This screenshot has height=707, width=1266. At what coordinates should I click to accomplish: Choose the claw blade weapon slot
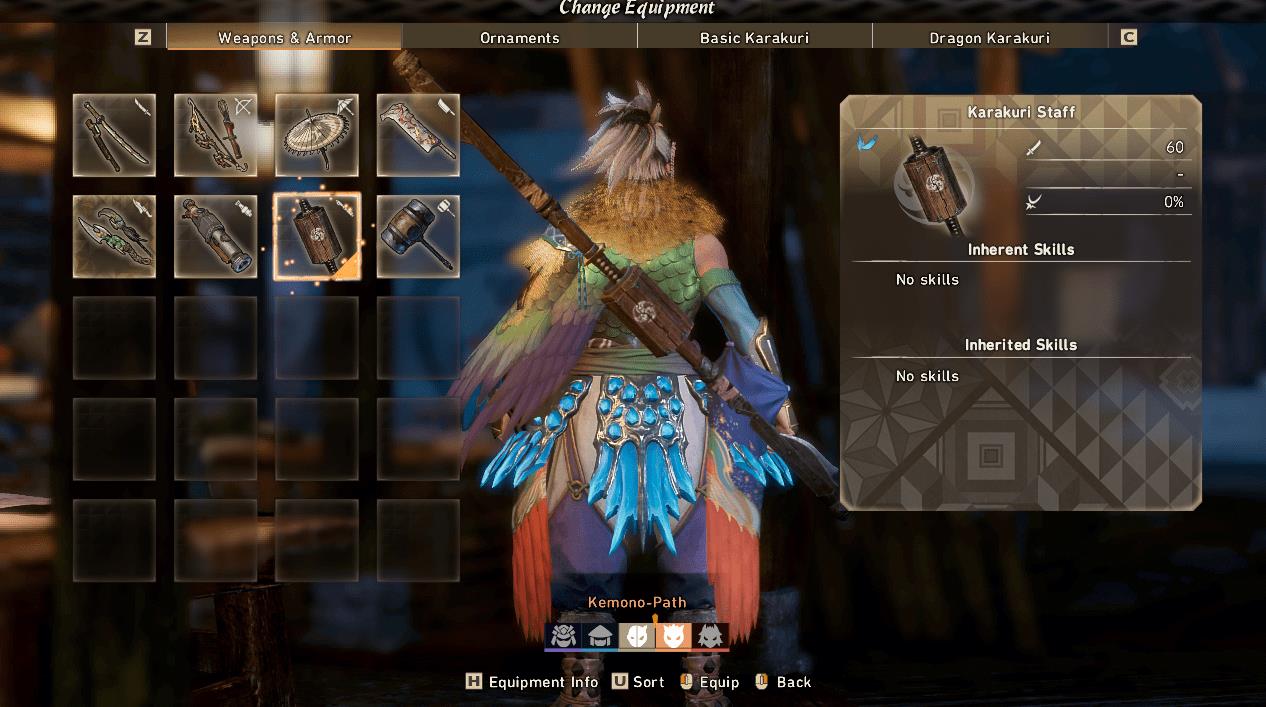(x=114, y=237)
